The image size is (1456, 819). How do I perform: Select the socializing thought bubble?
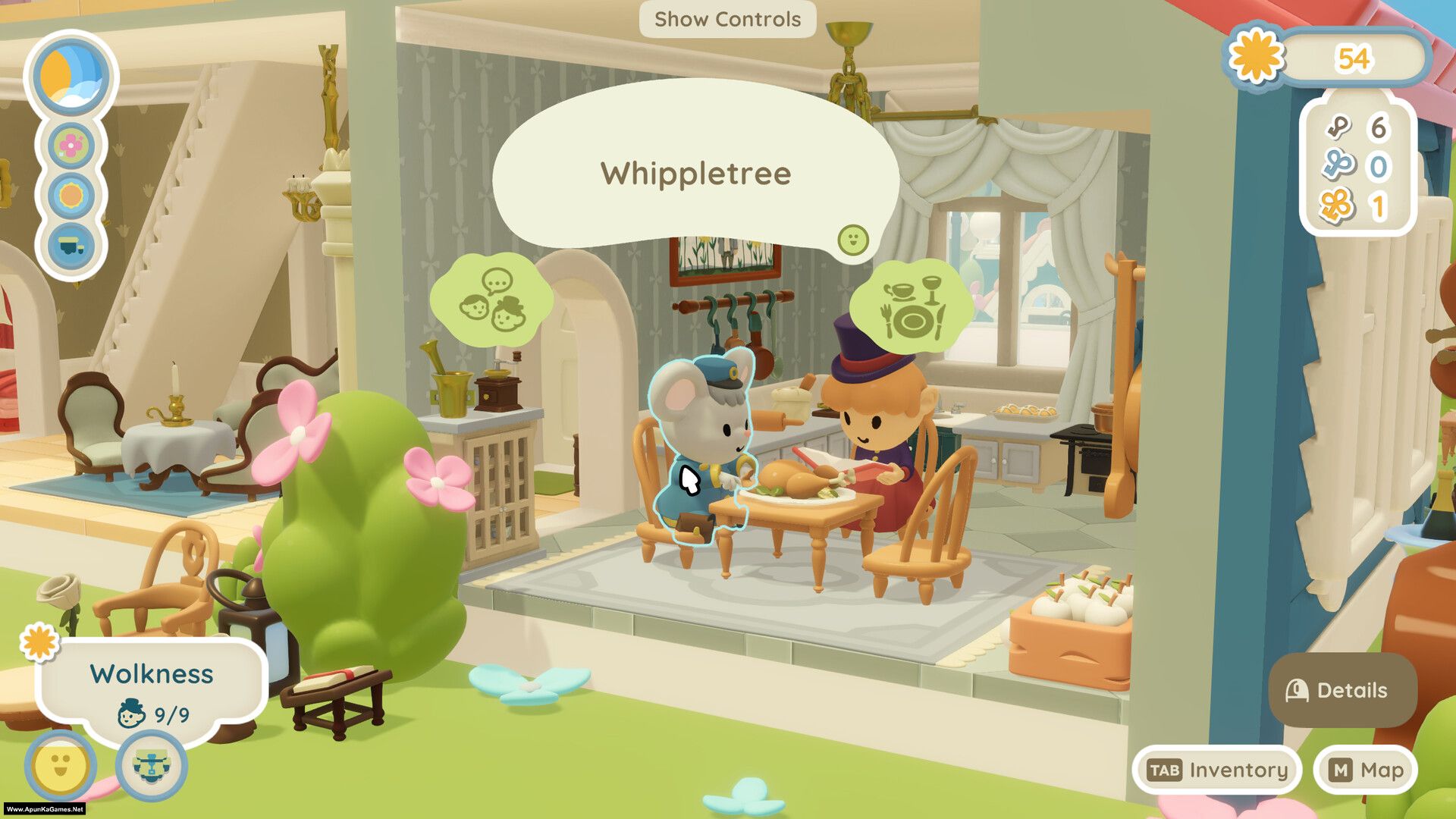click(492, 300)
